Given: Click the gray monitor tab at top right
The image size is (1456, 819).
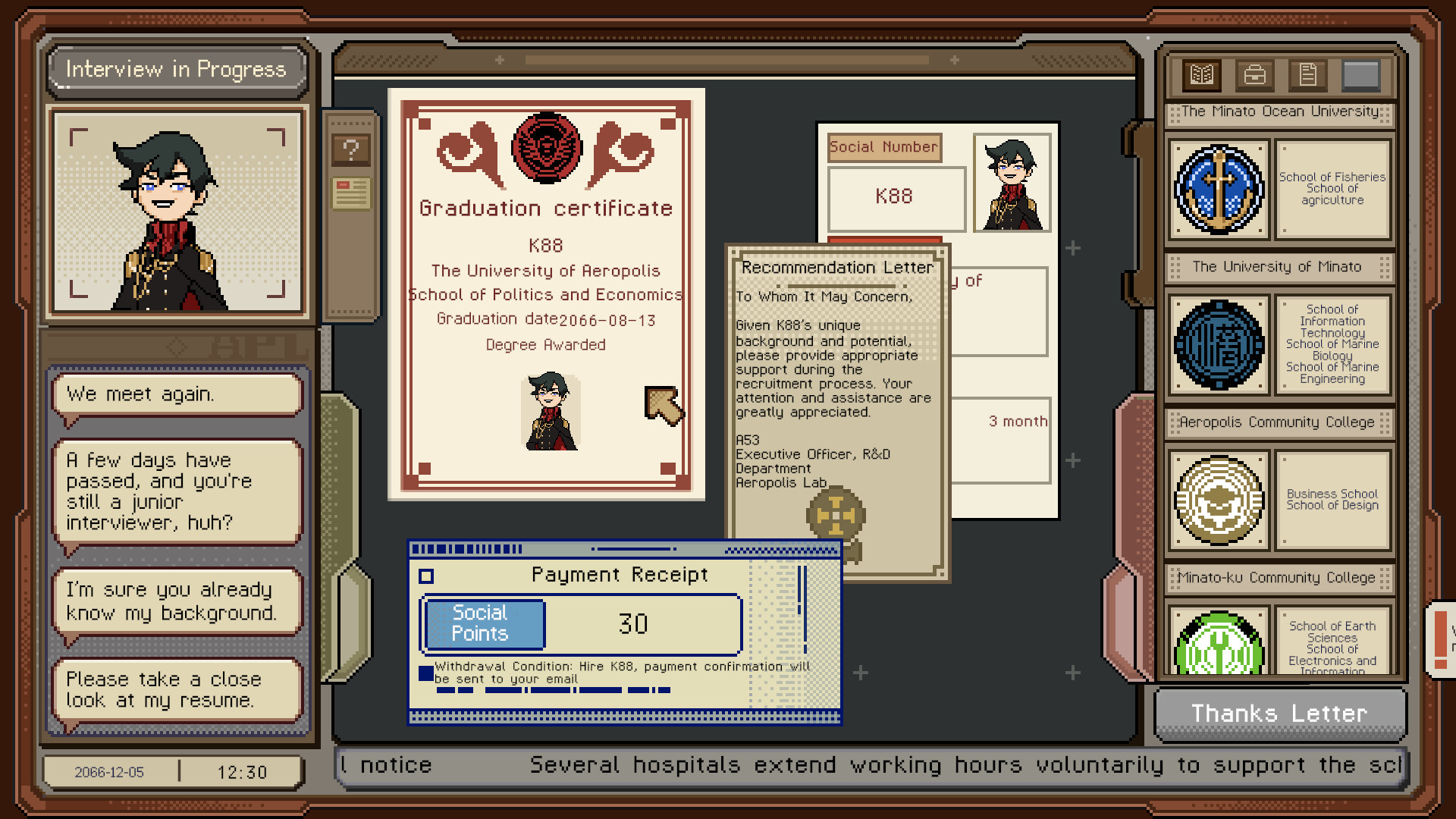Looking at the screenshot, I should point(1361,74).
